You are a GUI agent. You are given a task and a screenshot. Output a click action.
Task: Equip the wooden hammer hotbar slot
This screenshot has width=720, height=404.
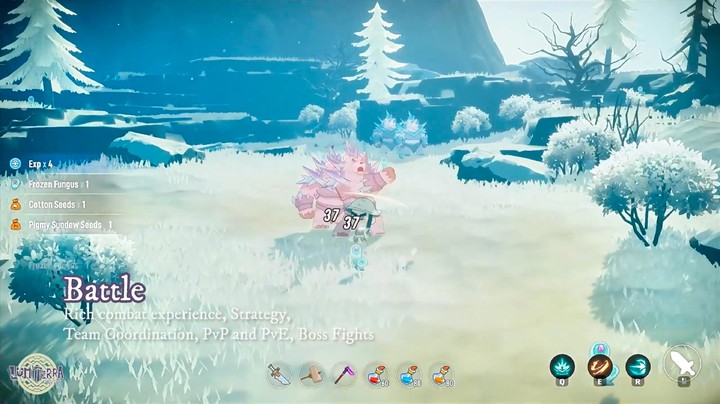tap(311, 374)
